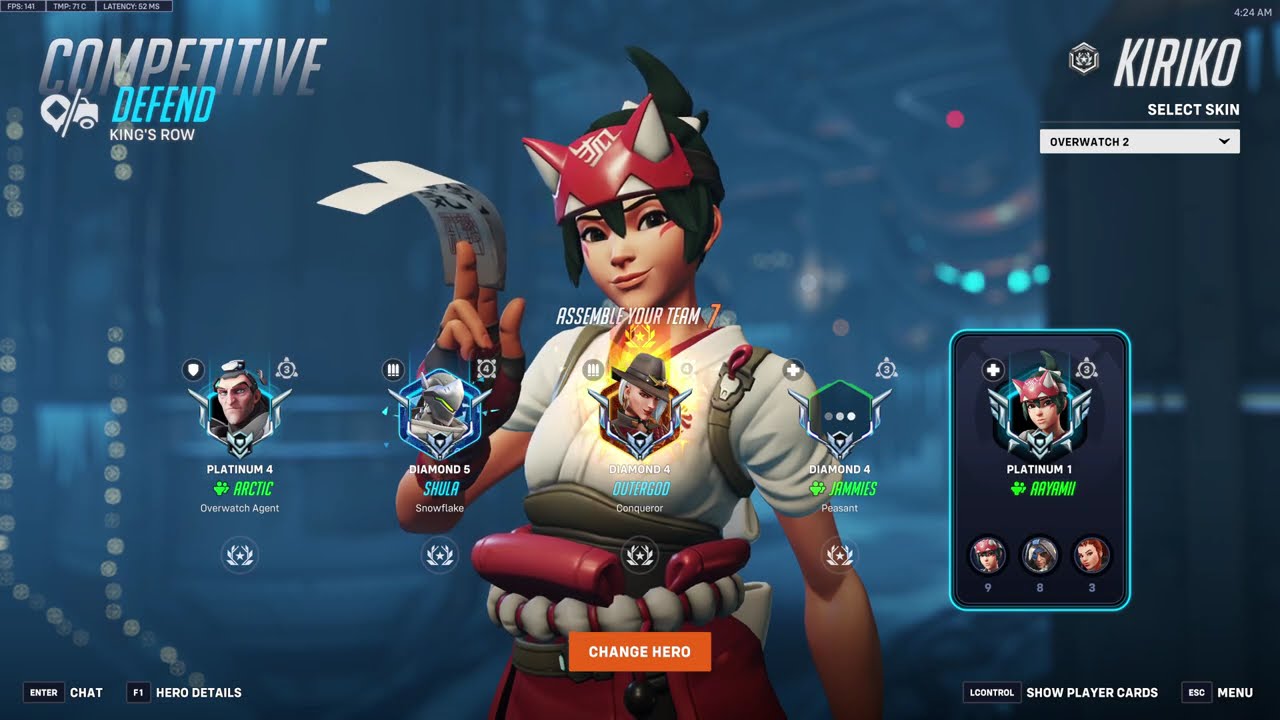The image size is (1280, 720).
Task: Open the Select Skin dropdown
Action: (1139, 142)
